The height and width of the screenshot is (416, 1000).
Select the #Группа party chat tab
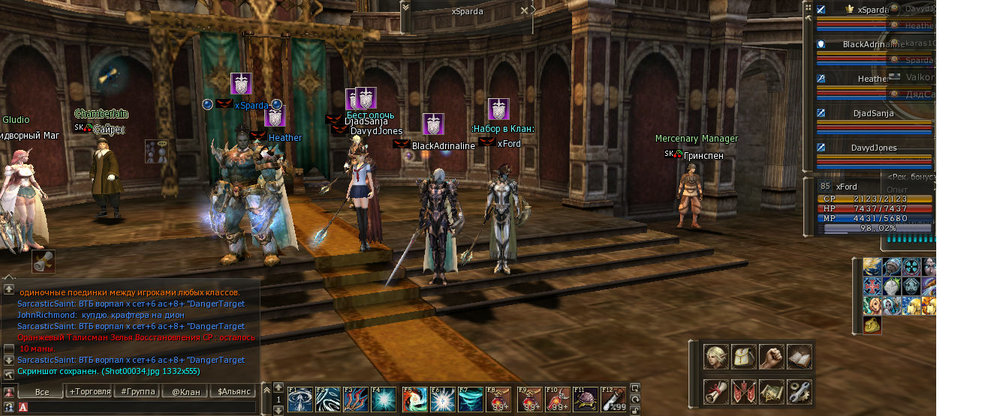(137, 391)
